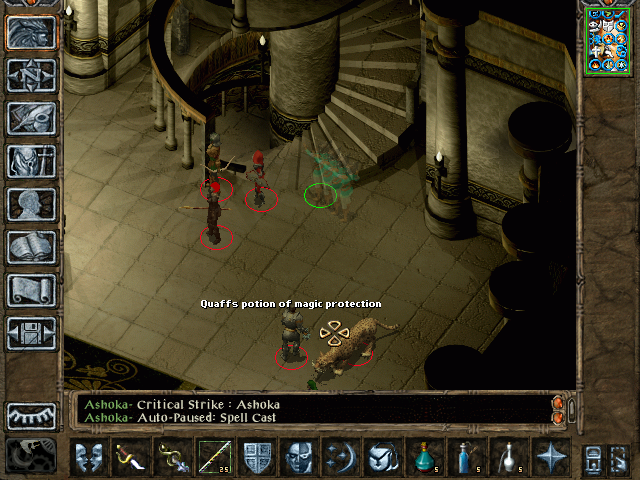
Task: Open the inventory screen
Action: [31, 161]
